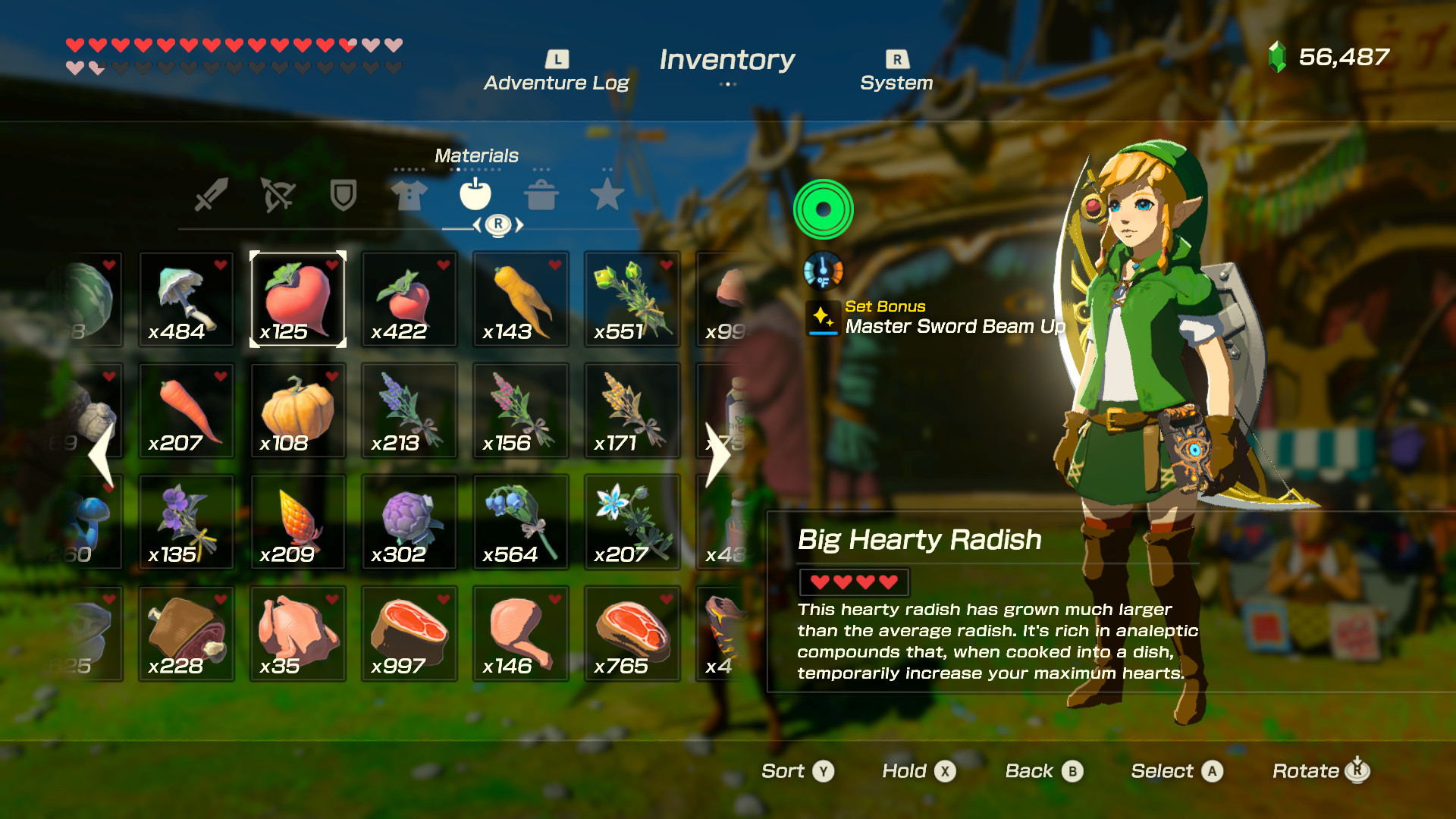This screenshot has height=819, width=1456.
Task: Hold the Big Hearty Radish
Action: pyautogui.click(x=917, y=770)
